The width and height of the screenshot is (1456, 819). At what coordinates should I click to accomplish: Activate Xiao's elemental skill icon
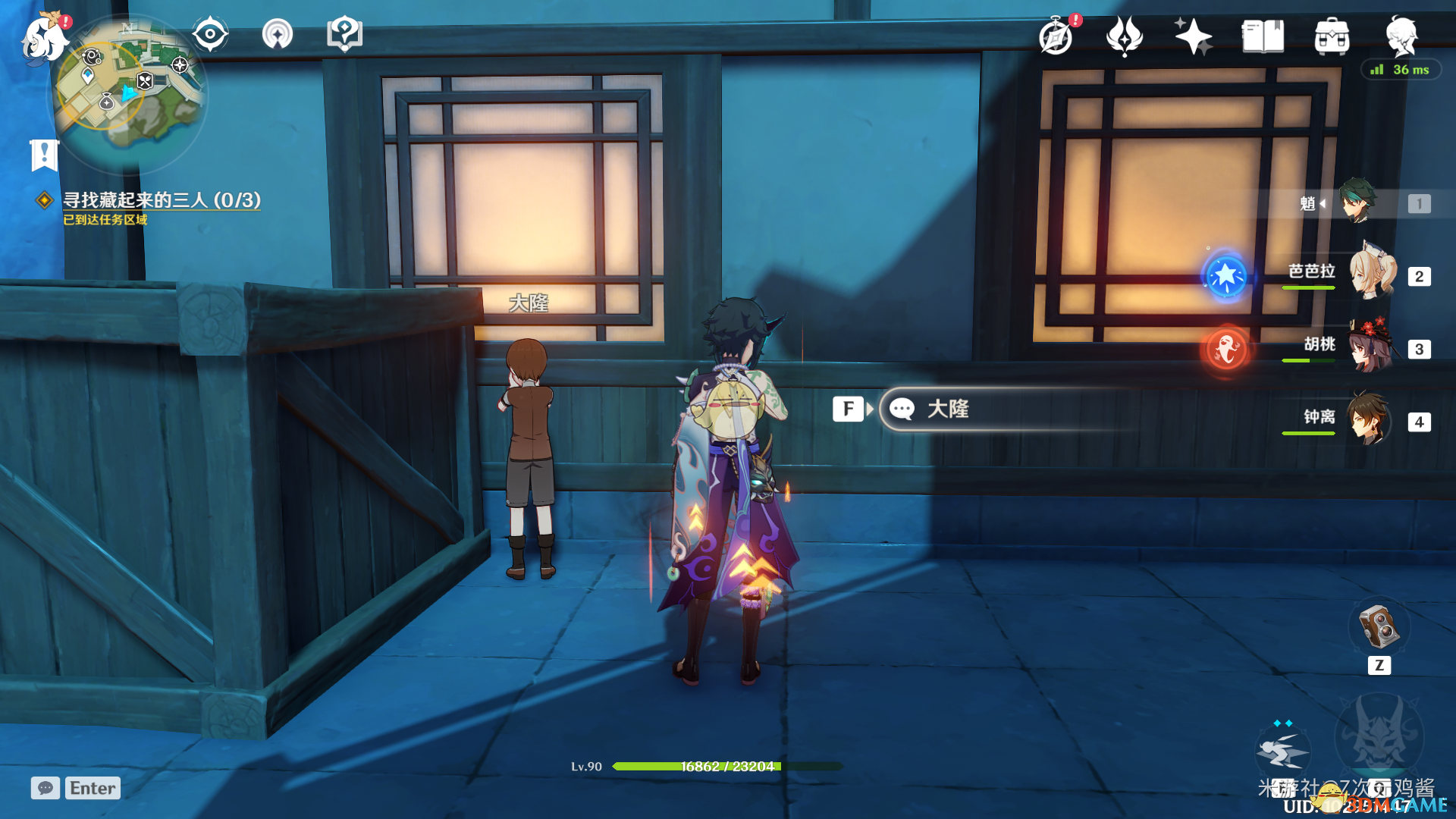tap(1282, 751)
